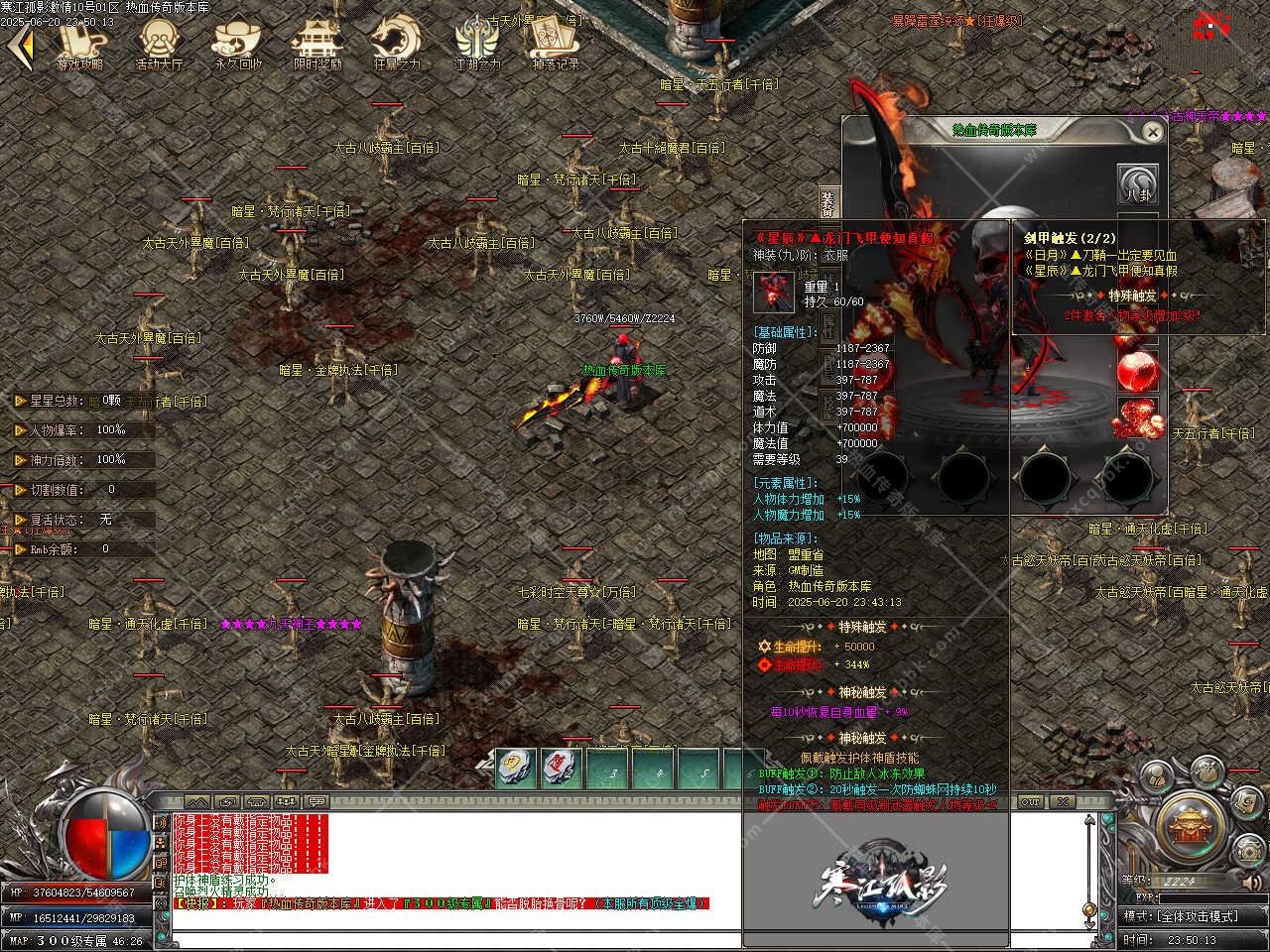Click the OUT button above the chat

(x=1031, y=801)
